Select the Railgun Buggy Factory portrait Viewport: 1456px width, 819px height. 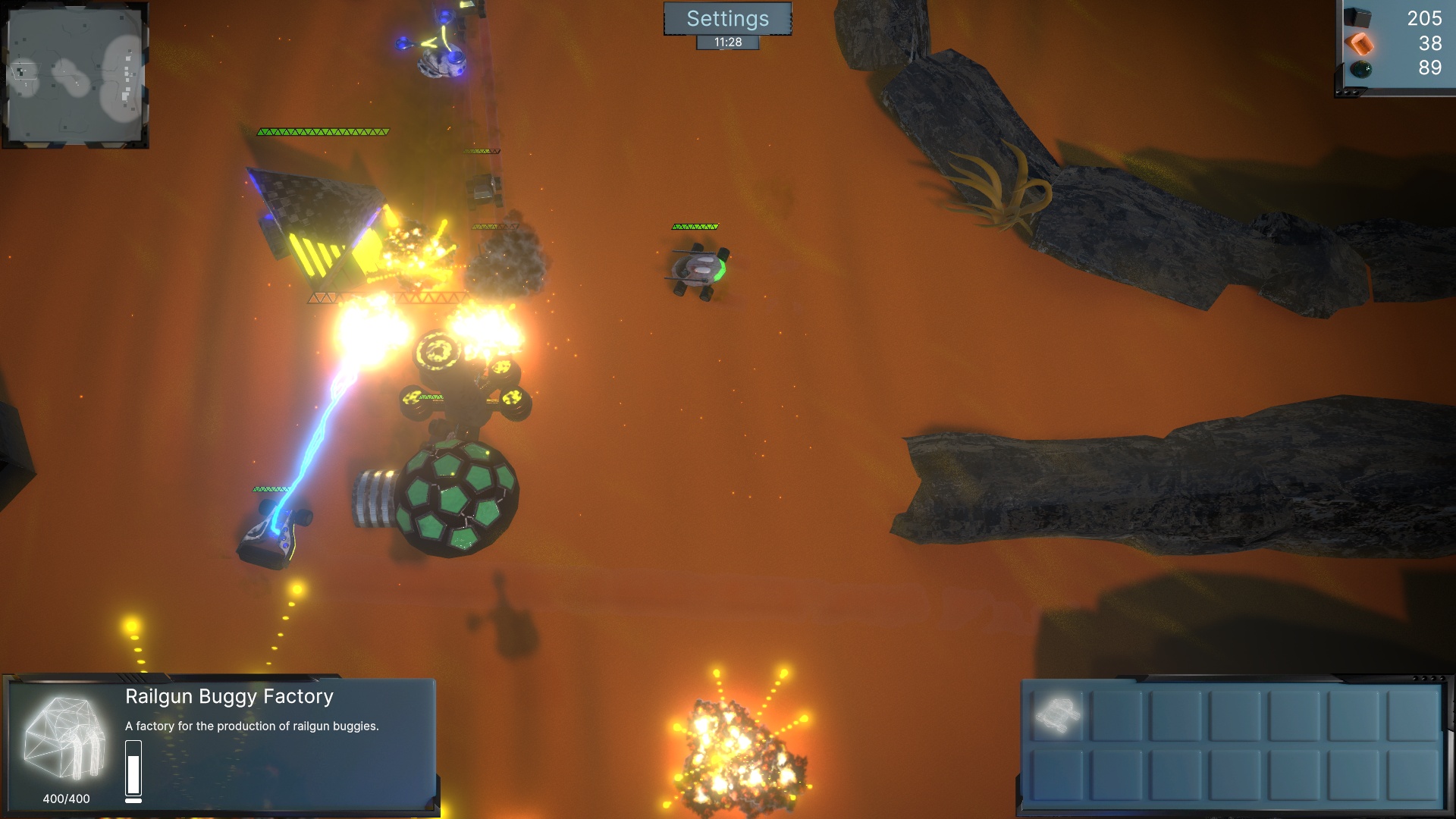65,739
